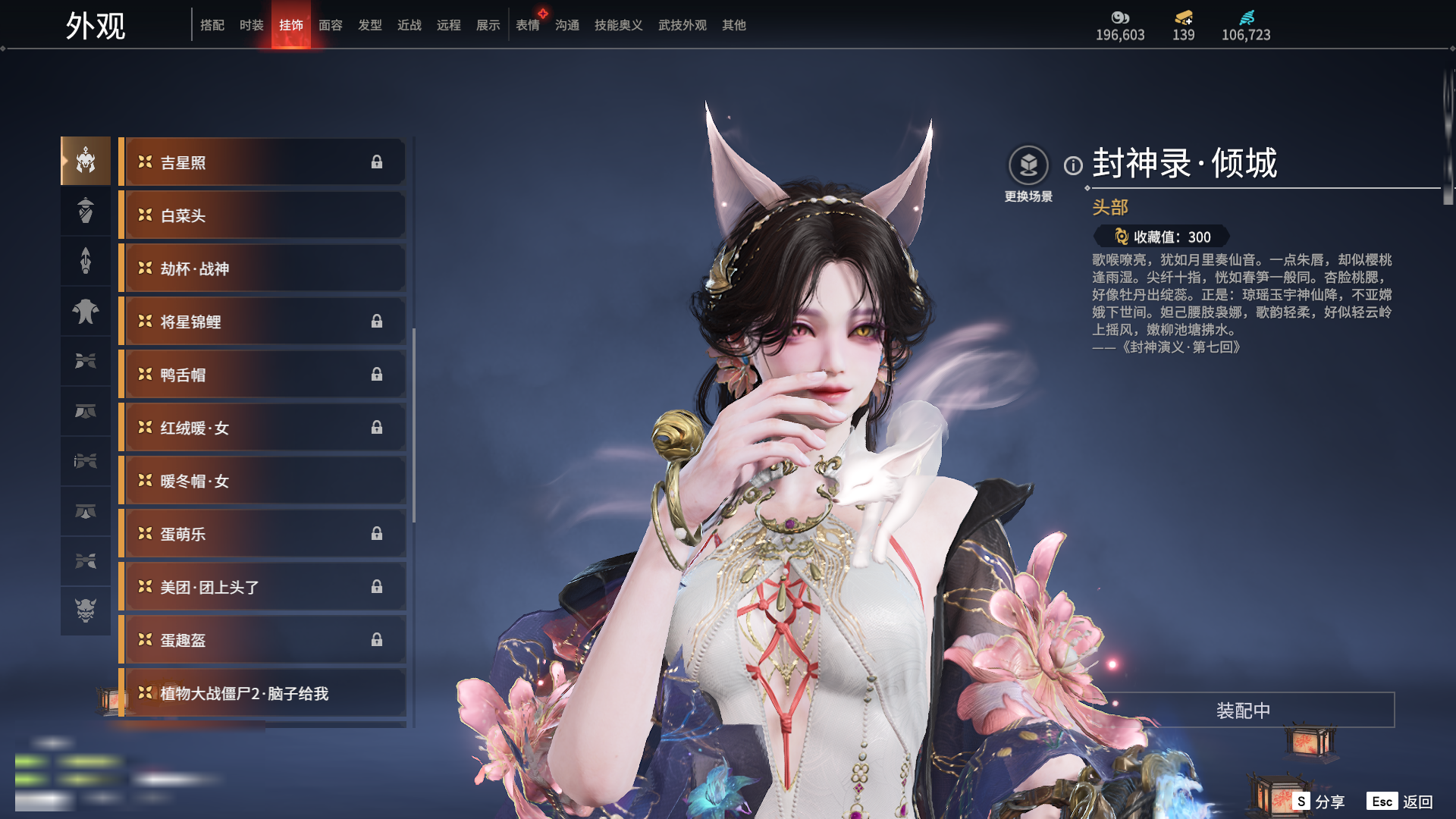This screenshot has height=819, width=1456.
Task: Go to the 发型 tab
Action: [x=370, y=25]
